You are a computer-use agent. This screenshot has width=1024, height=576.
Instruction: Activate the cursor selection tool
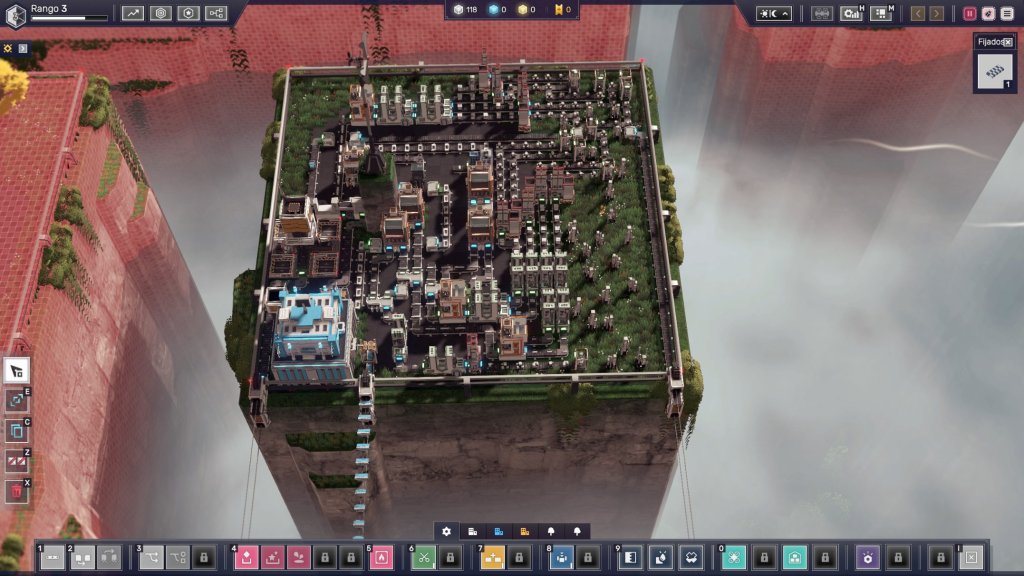click(x=17, y=370)
